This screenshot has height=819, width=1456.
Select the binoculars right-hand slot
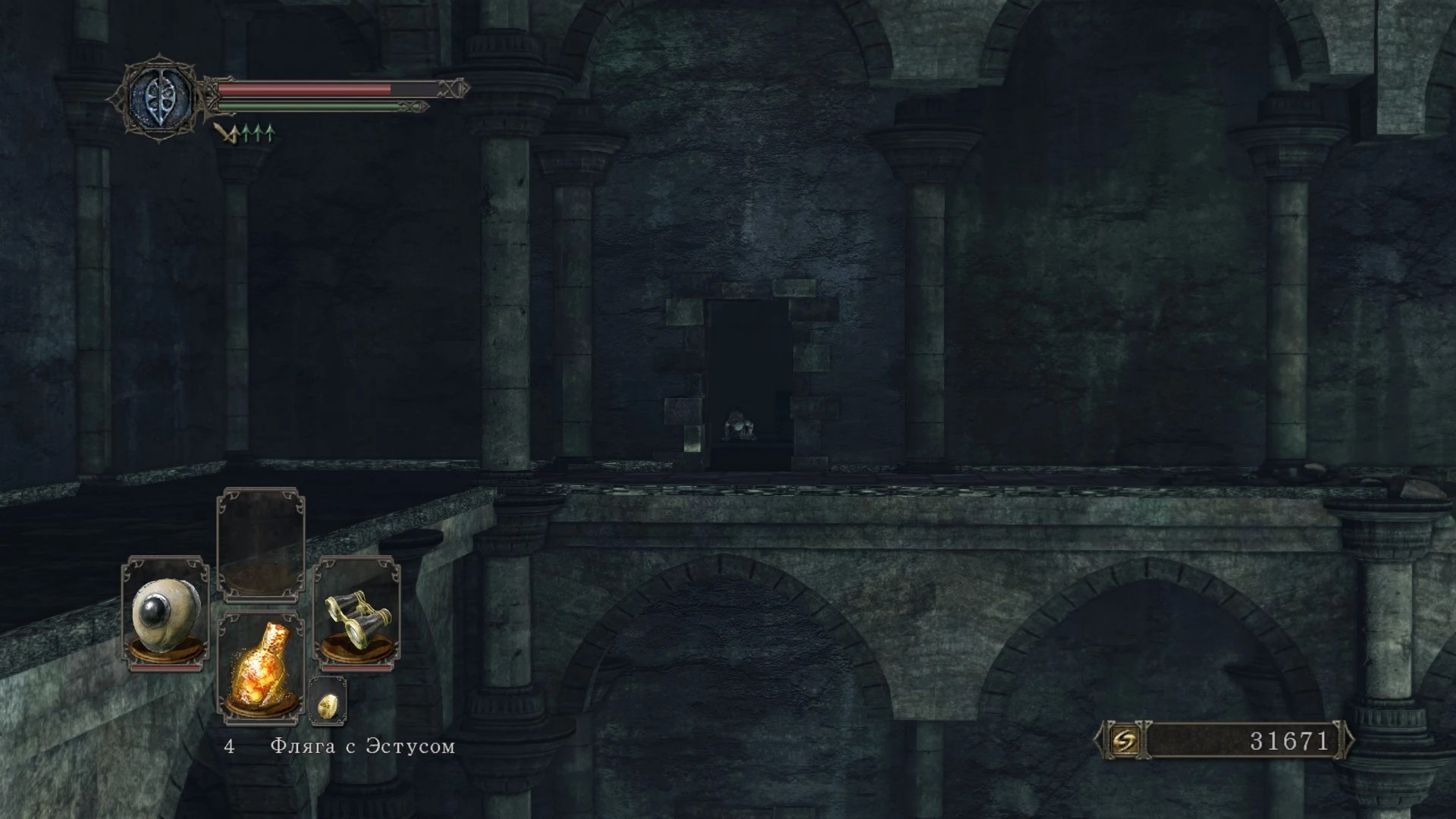click(356, 614)
